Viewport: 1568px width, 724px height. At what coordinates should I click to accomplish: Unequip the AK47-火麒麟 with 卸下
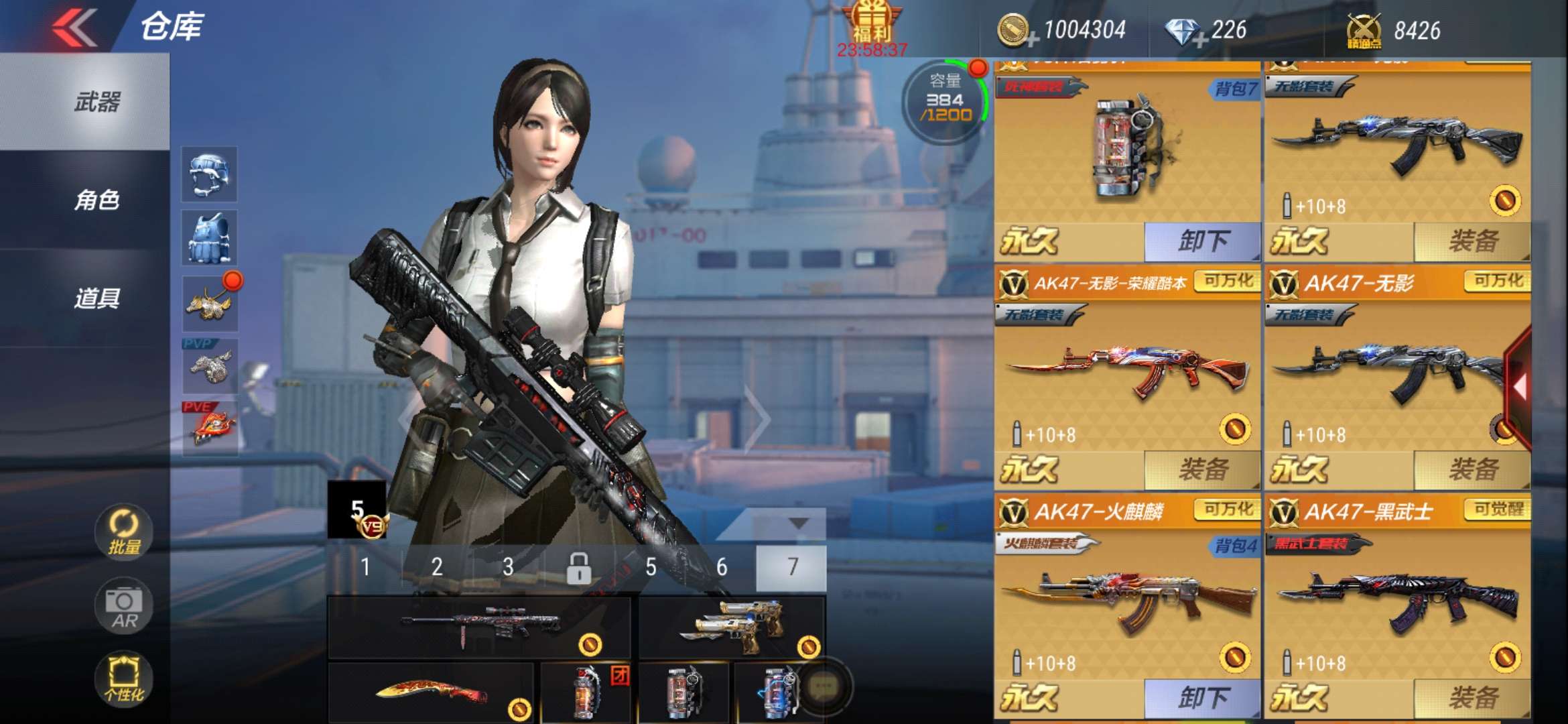pos(1202,698)
